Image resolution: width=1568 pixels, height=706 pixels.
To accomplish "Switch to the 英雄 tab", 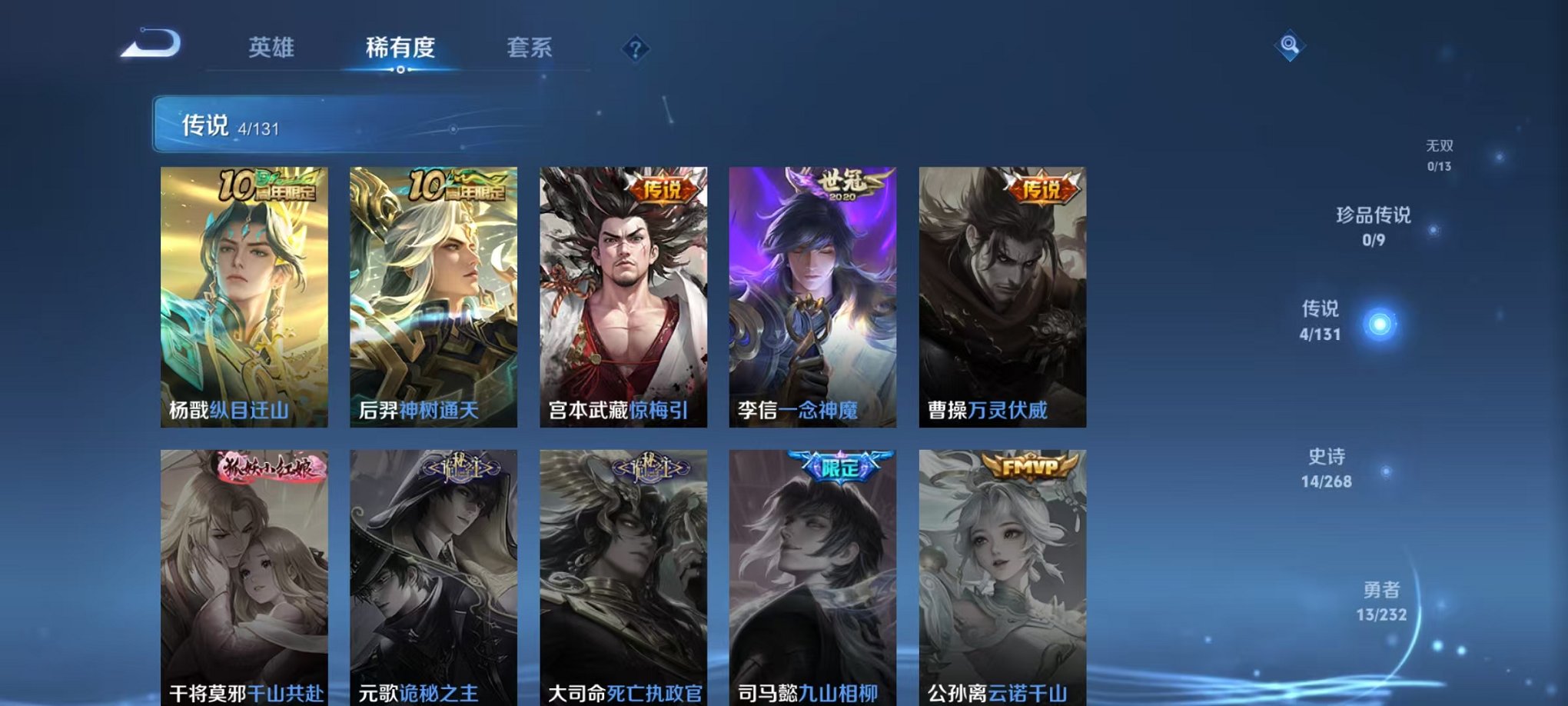I will pos(271,48).
